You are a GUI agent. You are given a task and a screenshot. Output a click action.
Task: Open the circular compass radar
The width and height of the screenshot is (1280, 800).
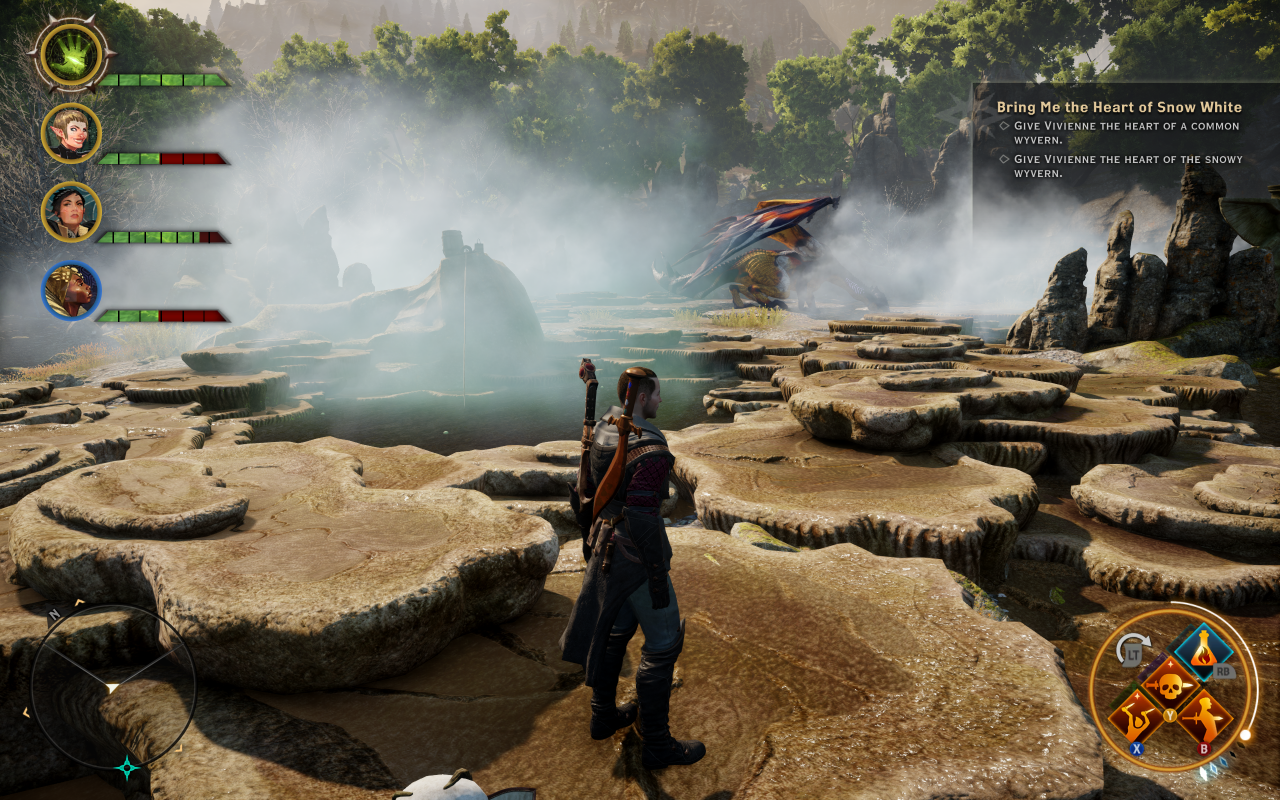(112, 686)
